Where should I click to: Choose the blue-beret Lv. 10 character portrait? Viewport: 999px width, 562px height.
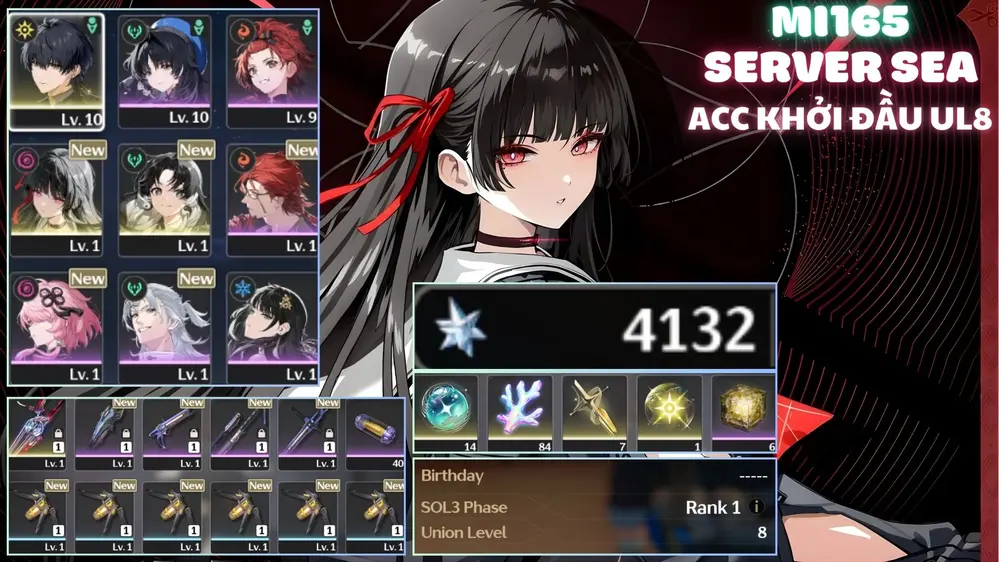[163, 72]
